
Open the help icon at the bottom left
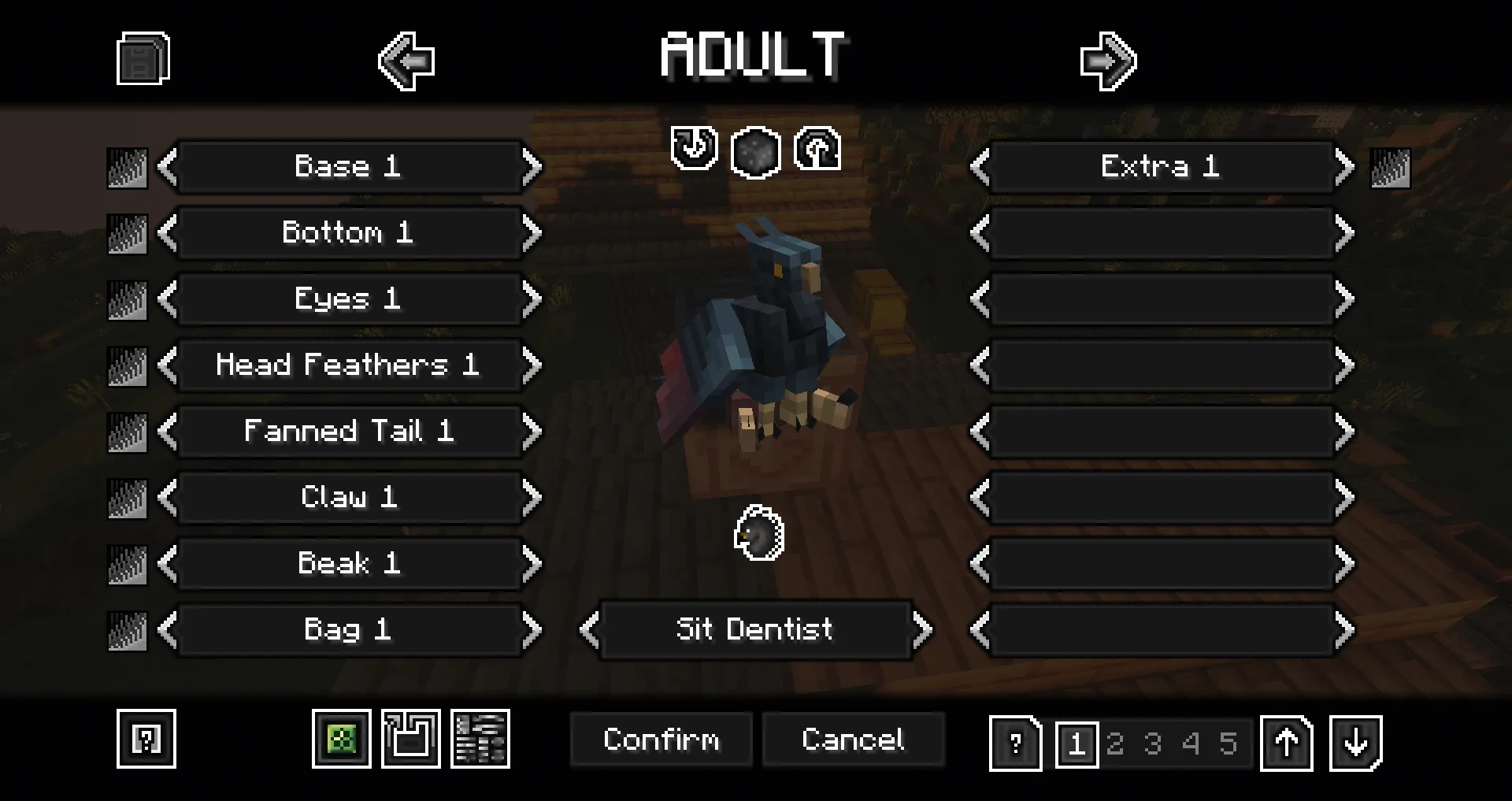146,740
